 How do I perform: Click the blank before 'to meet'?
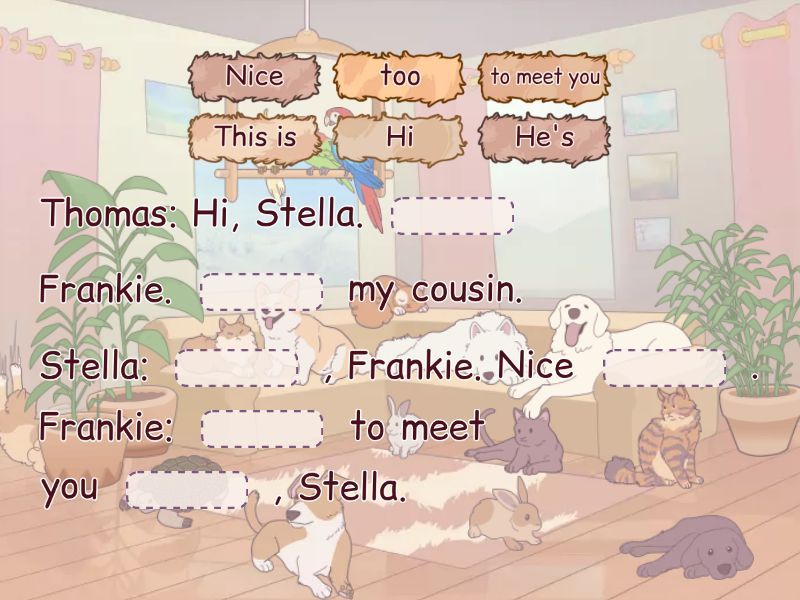coord(262,429)
